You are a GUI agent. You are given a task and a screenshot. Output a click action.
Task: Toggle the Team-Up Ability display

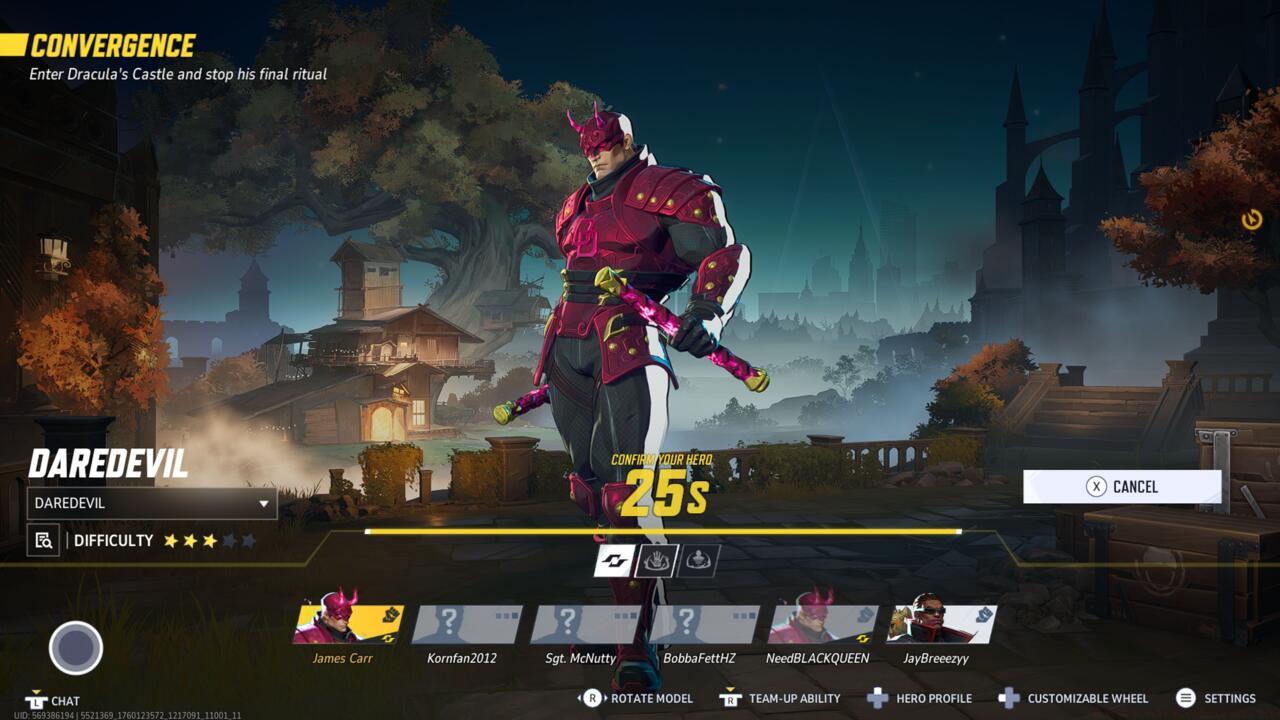[x=730, y=699]
